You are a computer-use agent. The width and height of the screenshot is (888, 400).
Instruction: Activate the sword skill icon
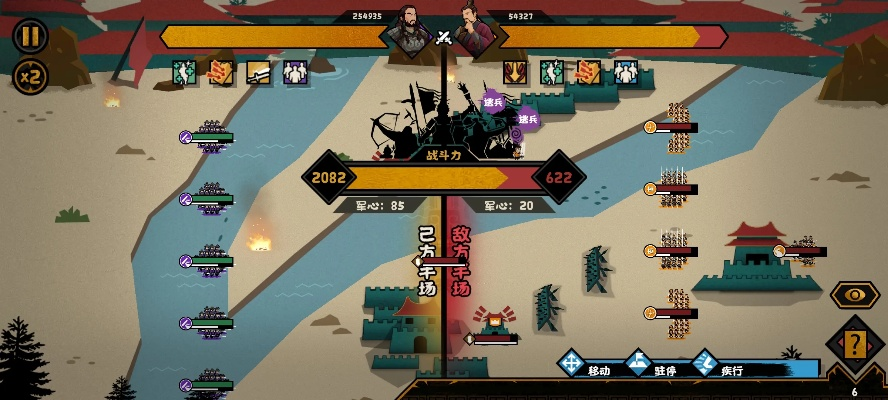coord(258,72)
